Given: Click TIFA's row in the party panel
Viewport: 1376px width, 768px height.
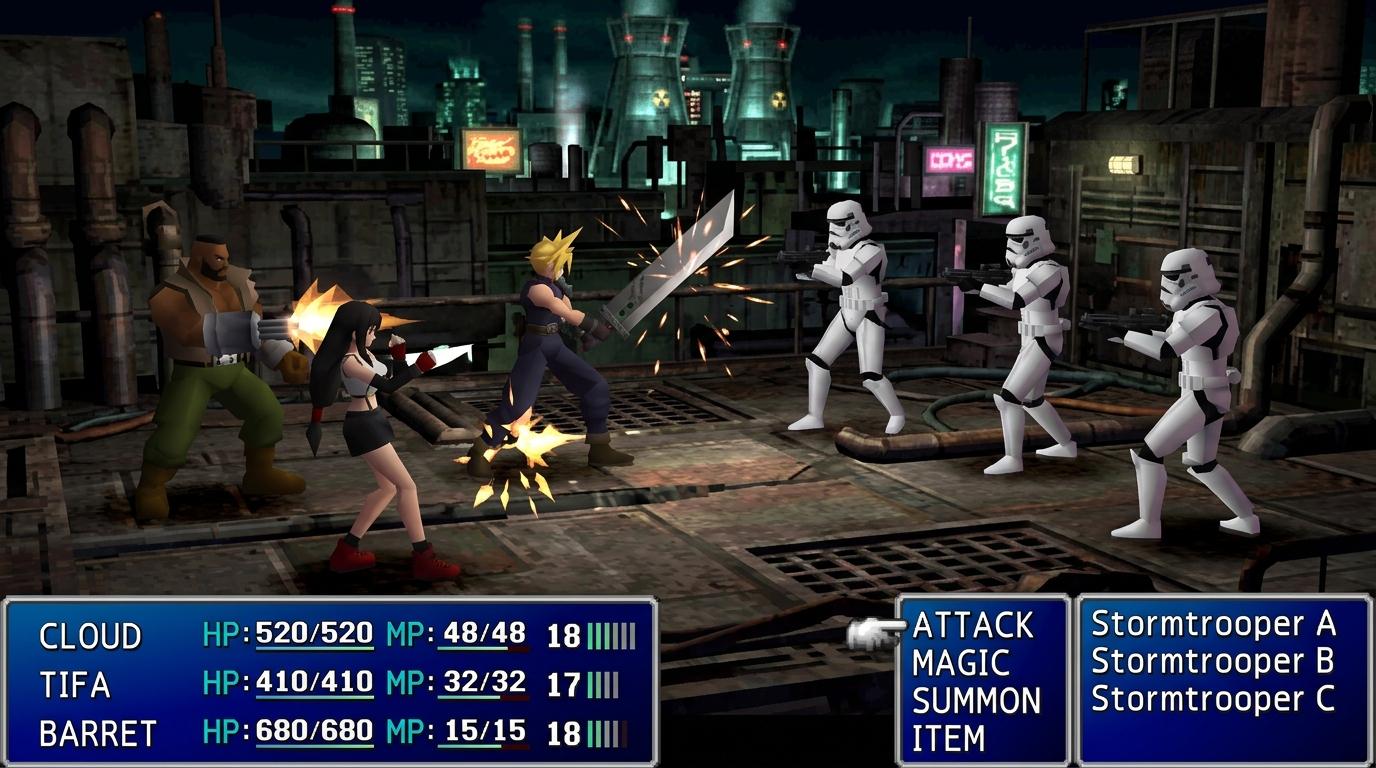Looking at the screenshot, I should click(74, 685).
